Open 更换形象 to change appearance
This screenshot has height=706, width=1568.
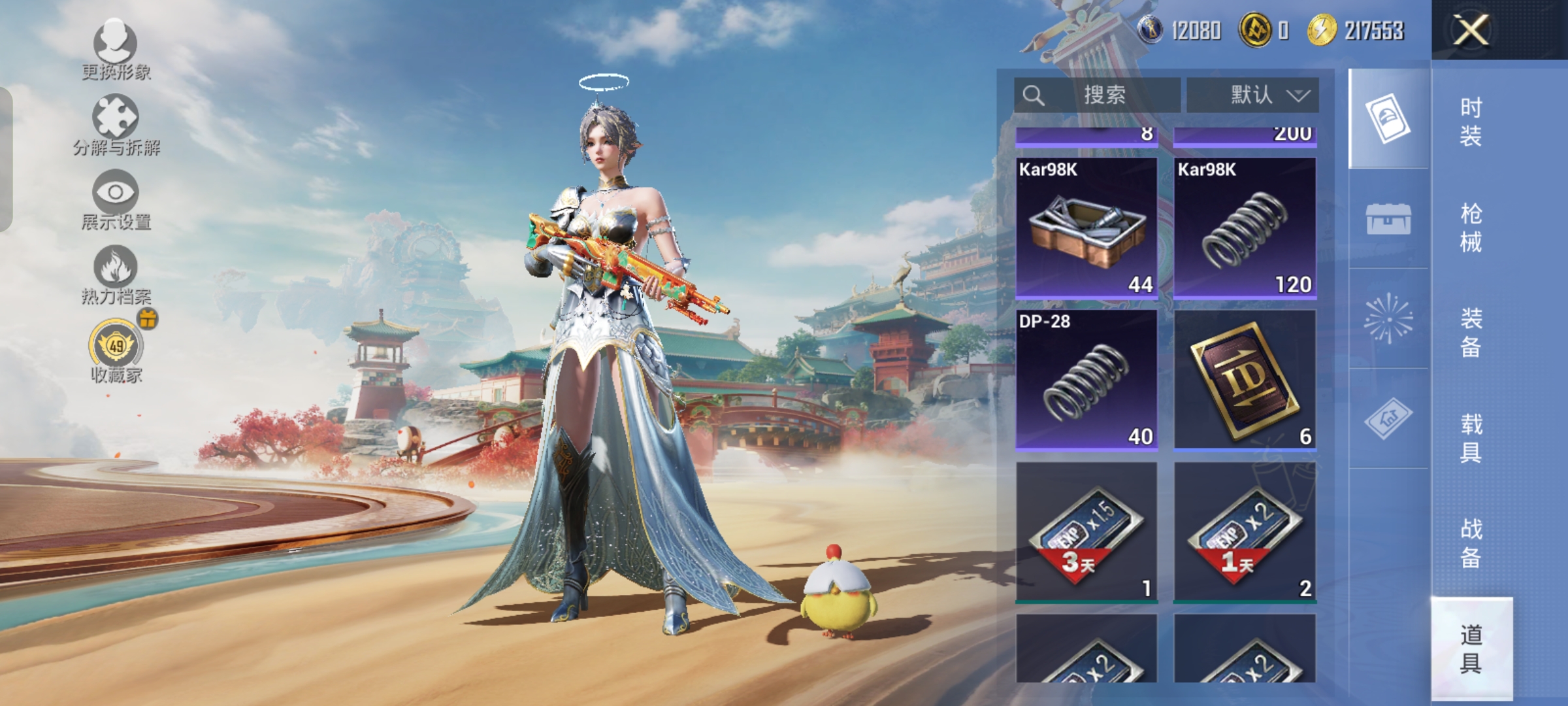116,50
